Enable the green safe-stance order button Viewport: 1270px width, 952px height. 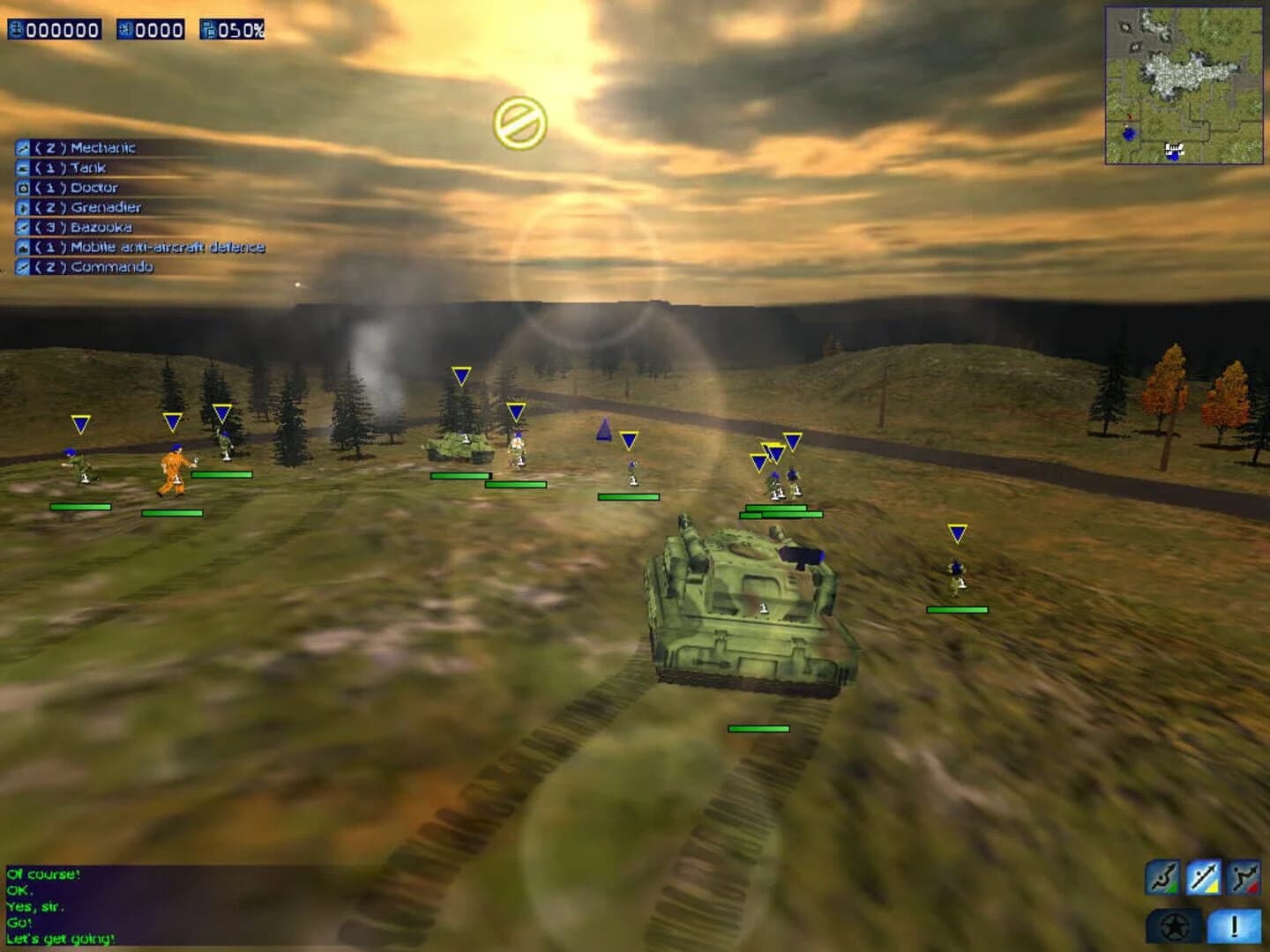(x=1162, y=877)
